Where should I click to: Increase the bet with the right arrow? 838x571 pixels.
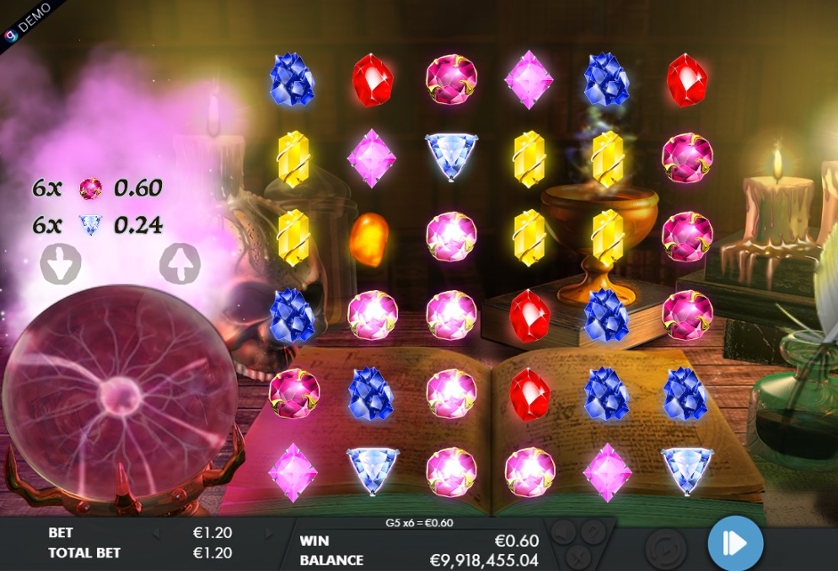268,534
